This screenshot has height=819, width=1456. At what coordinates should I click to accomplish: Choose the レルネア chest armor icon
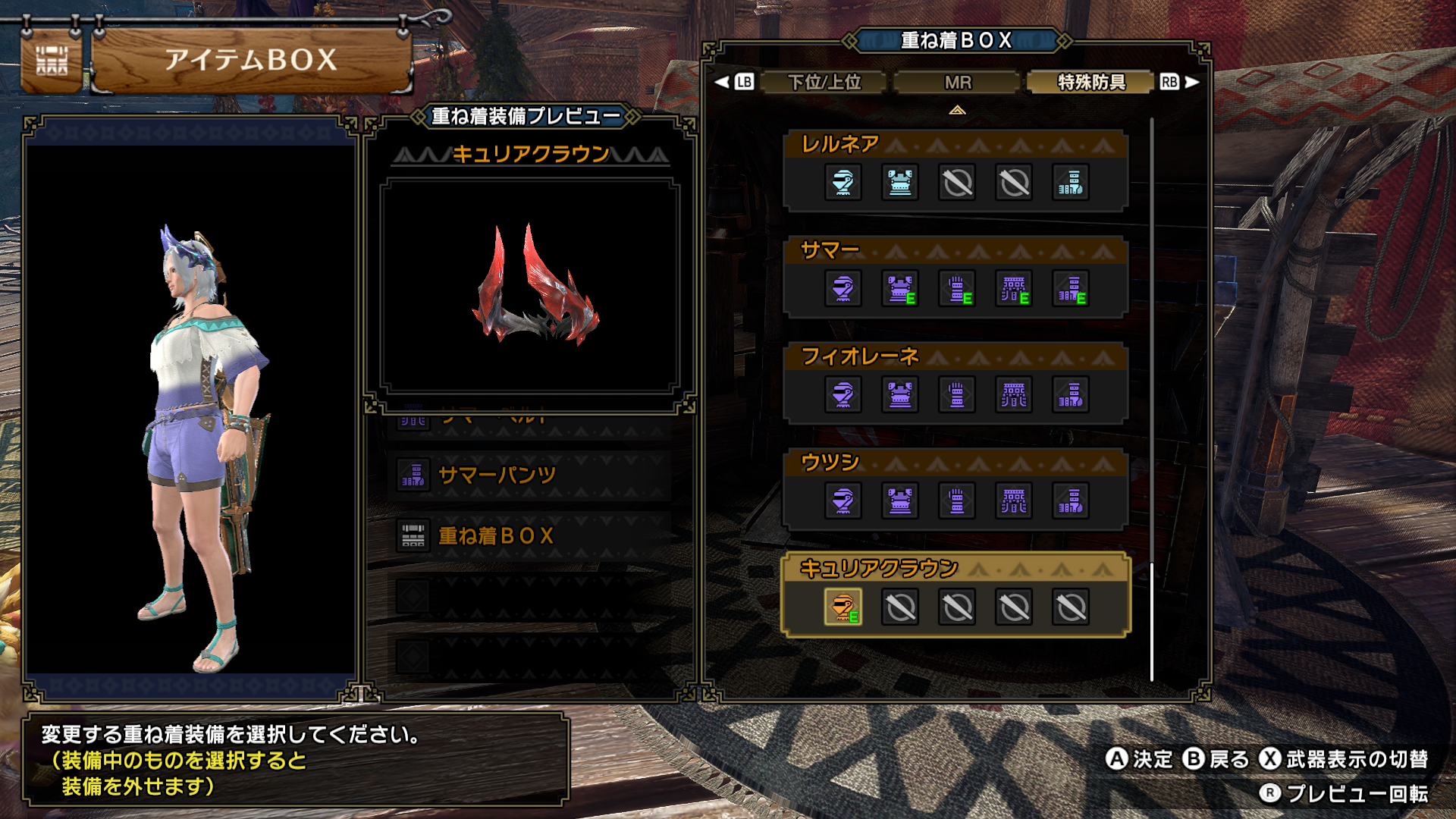coord(900,183)
